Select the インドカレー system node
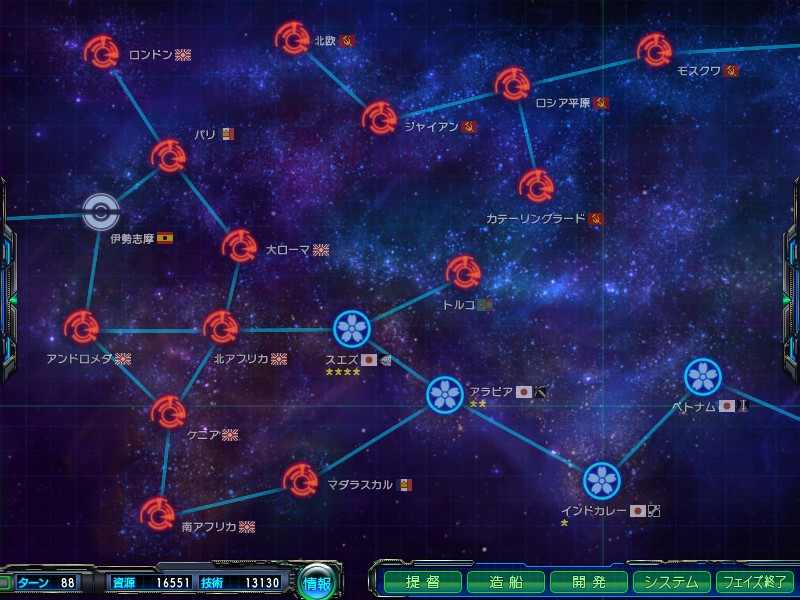Viewport: 800px width, 600px height. point(602,480)
